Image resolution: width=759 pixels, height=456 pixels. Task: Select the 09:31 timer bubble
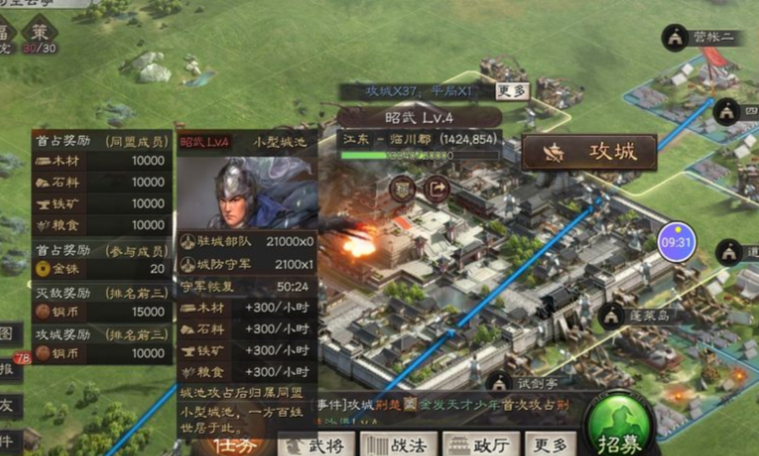[x=676, y=242]
